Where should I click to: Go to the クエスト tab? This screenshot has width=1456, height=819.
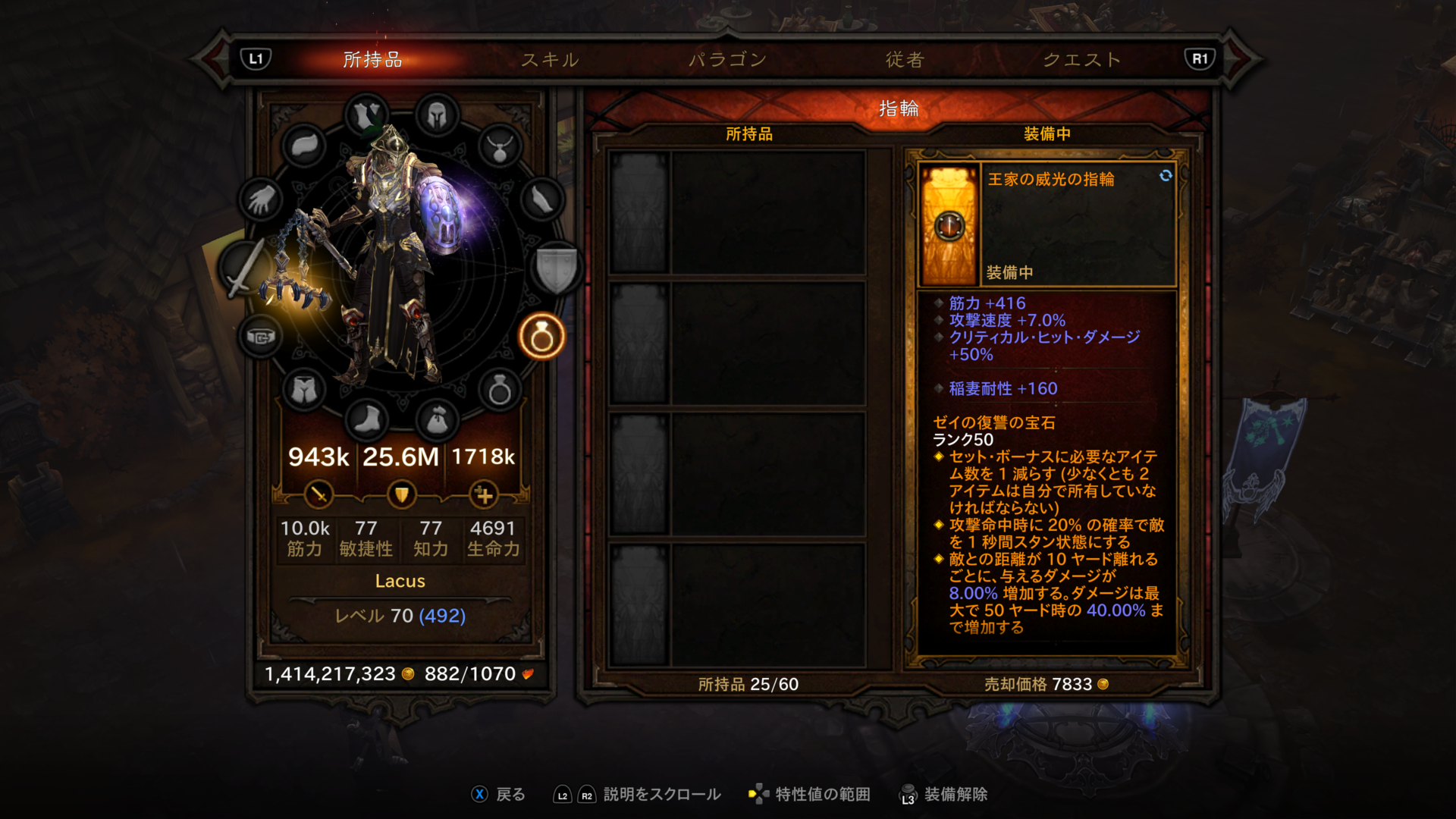pos(1082,59)
